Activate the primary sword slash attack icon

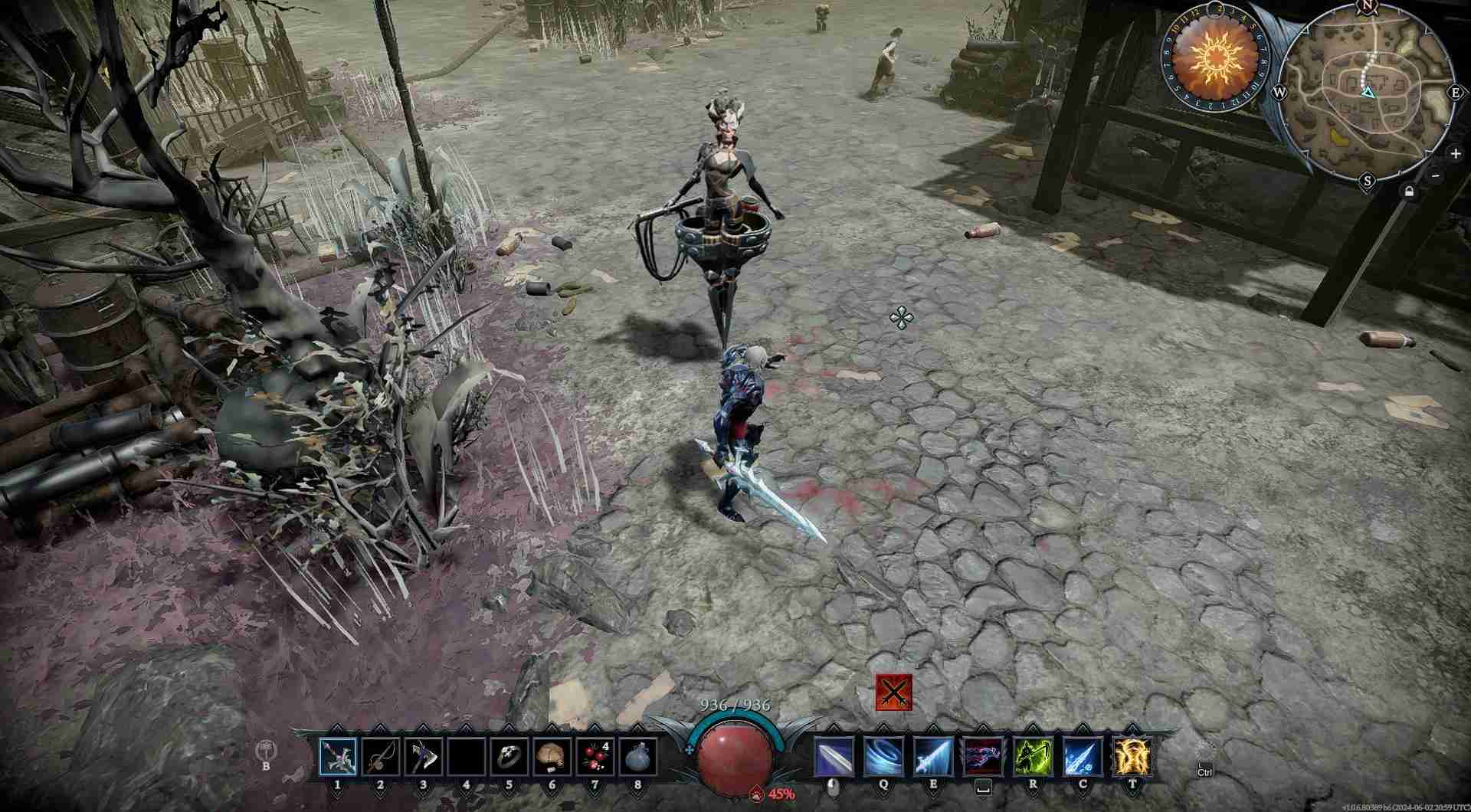click(x=834, y=757)
